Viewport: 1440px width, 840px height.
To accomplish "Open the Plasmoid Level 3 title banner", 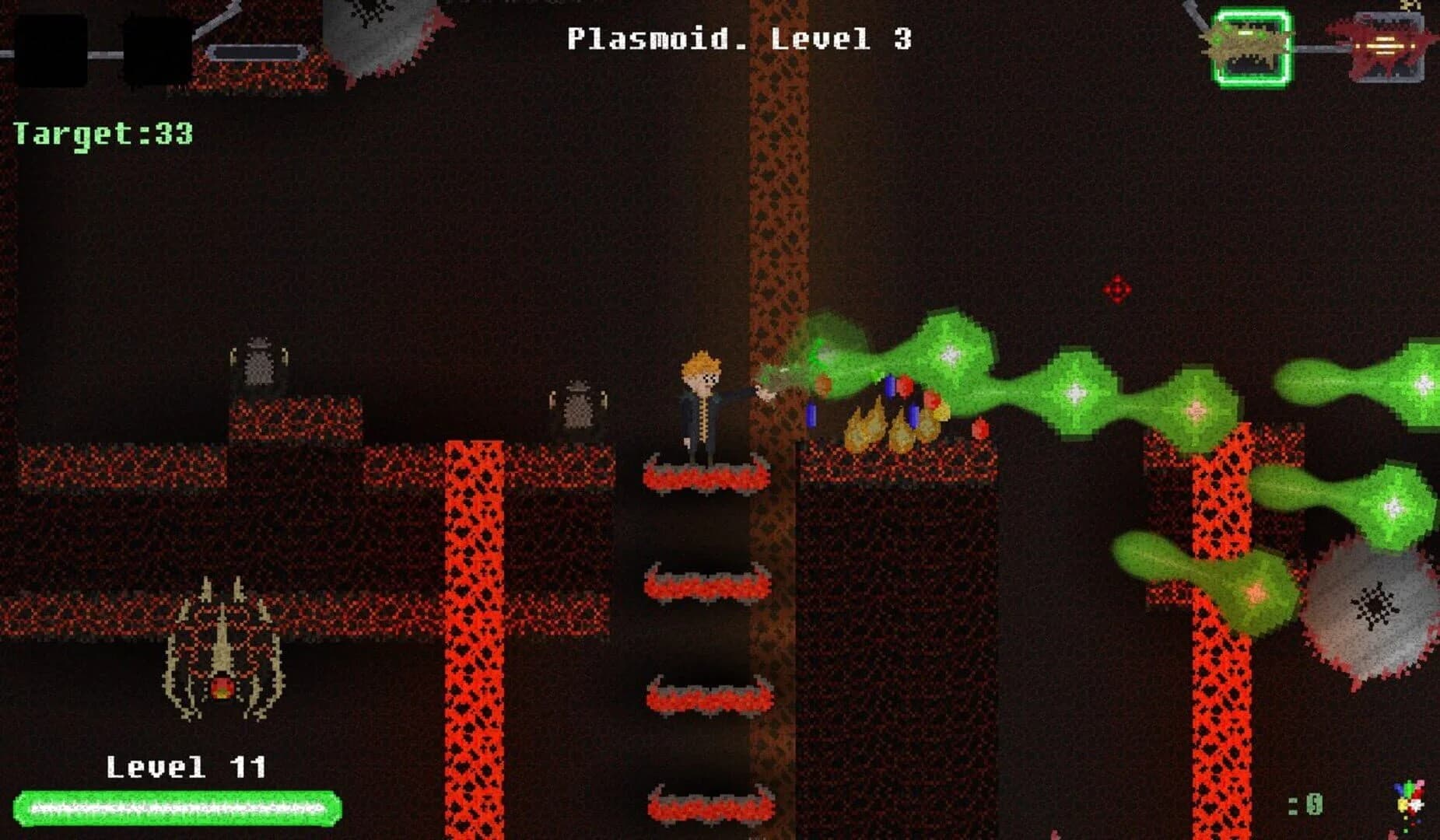I will click(x=739, y=39).
